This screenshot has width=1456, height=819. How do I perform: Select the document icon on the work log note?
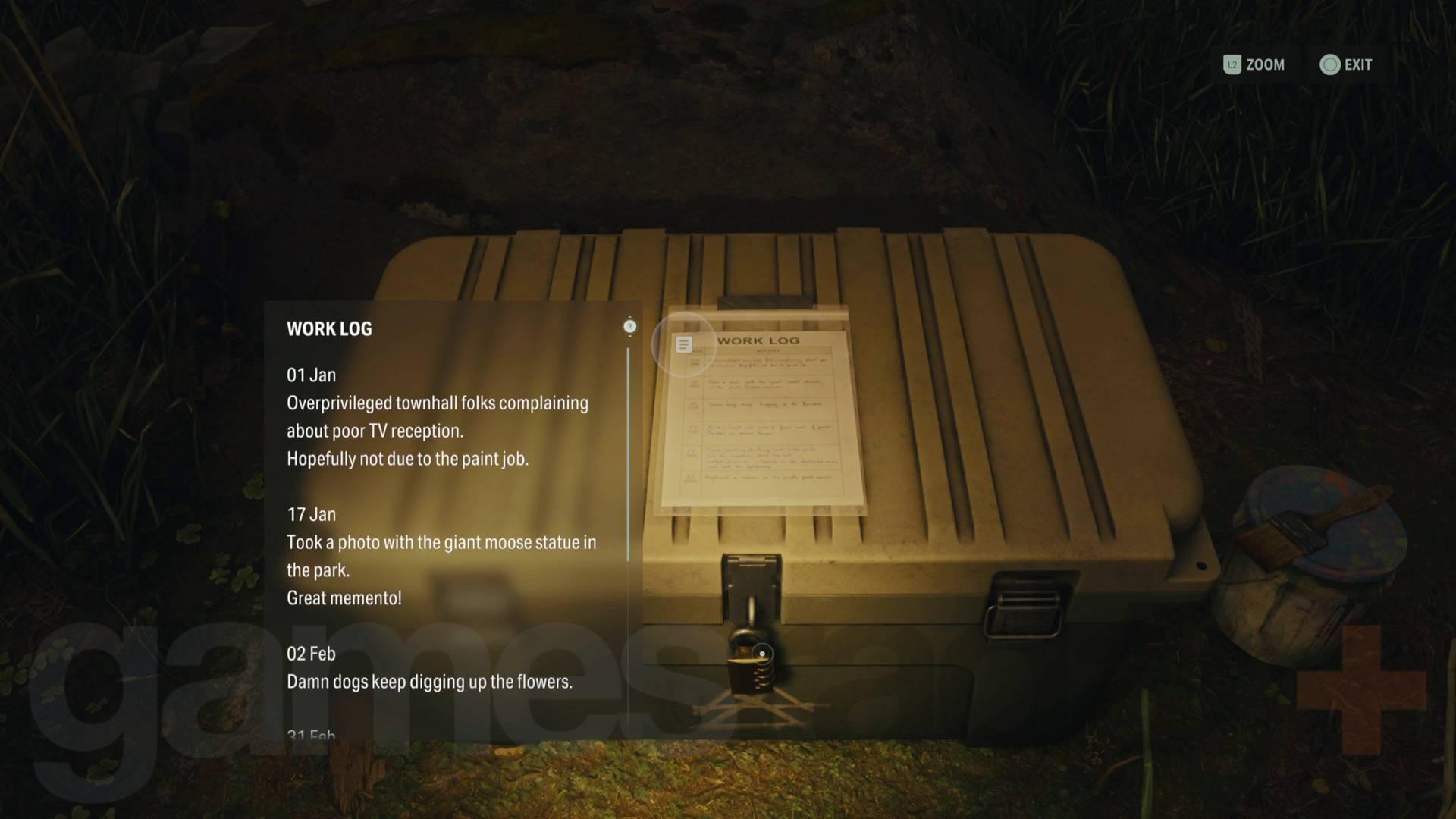(683, 345)
